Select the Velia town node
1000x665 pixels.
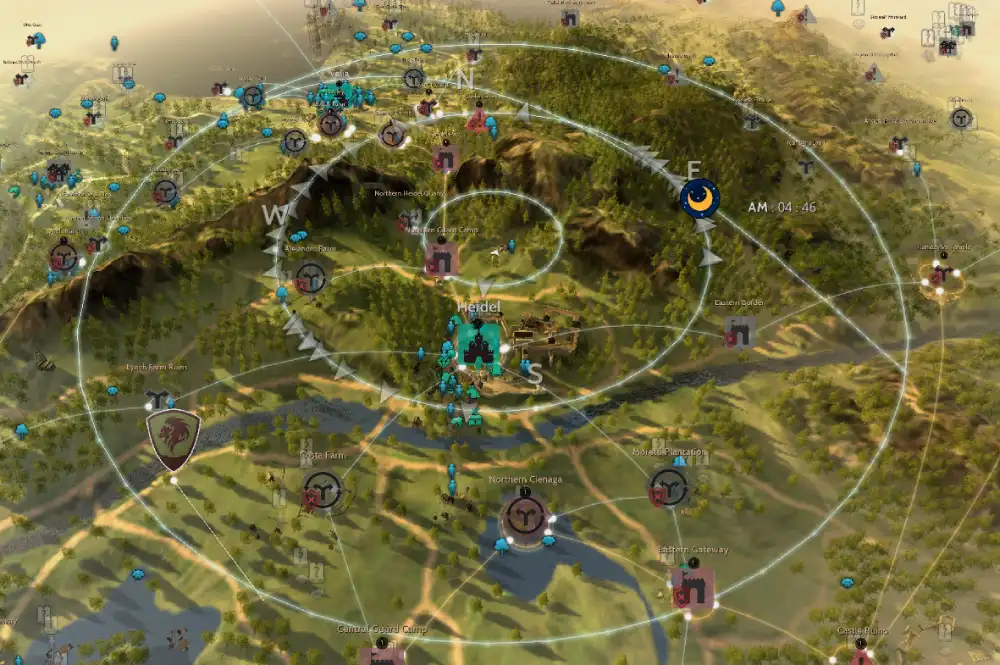click(x=332, y=123)
